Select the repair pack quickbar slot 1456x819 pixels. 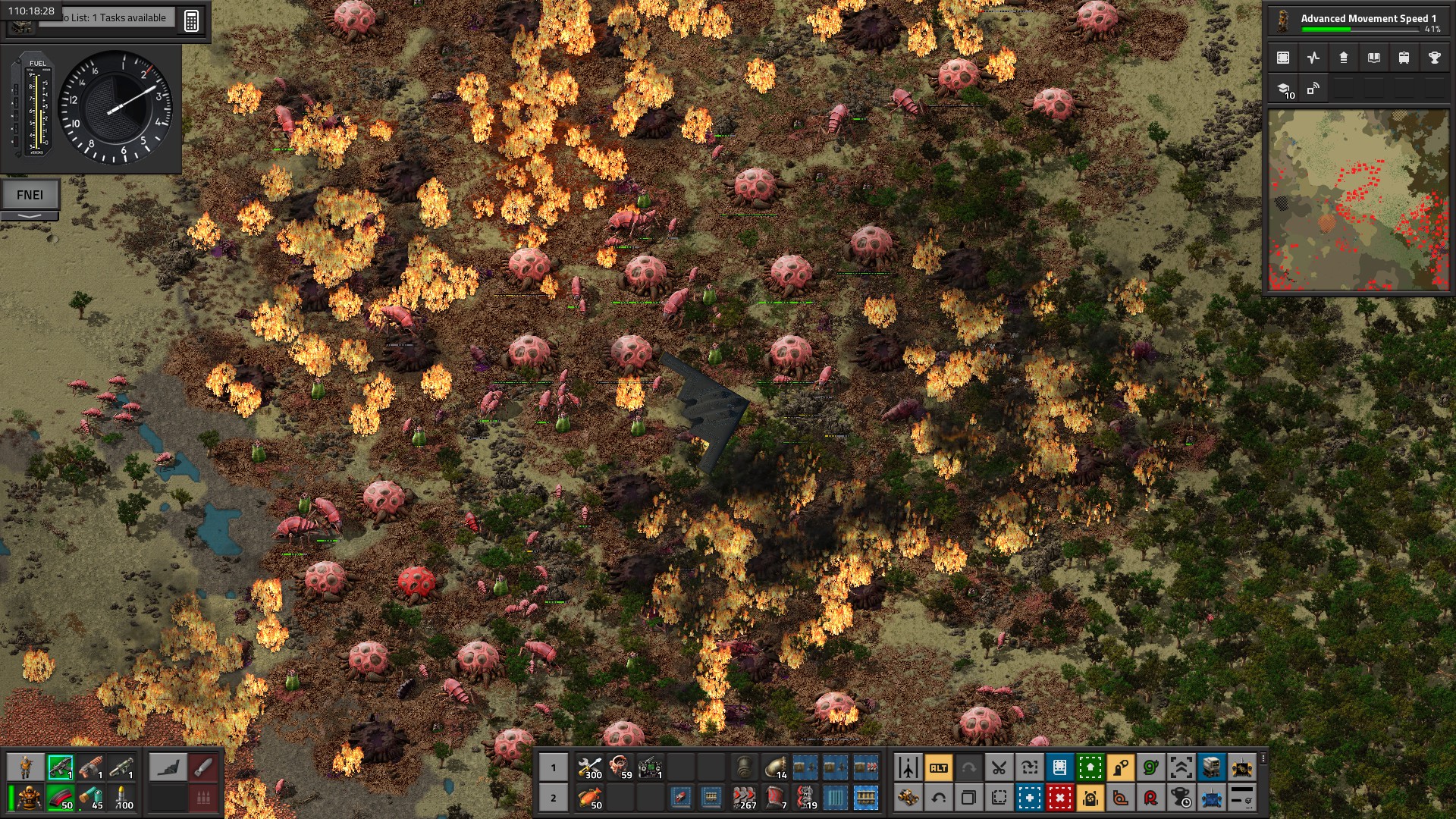(589, 767)
